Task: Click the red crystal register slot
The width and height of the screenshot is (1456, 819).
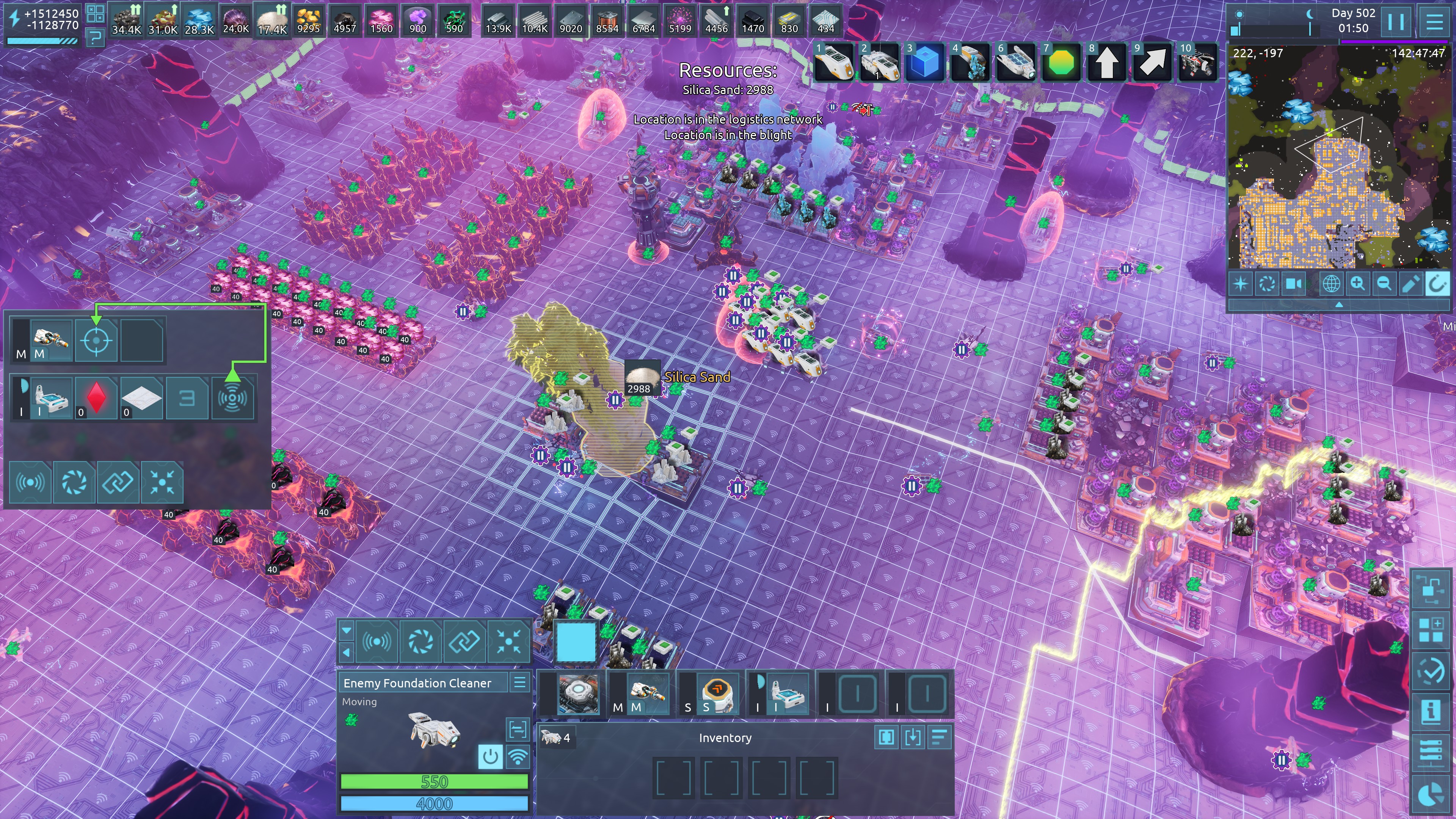Action: [96, 398]
